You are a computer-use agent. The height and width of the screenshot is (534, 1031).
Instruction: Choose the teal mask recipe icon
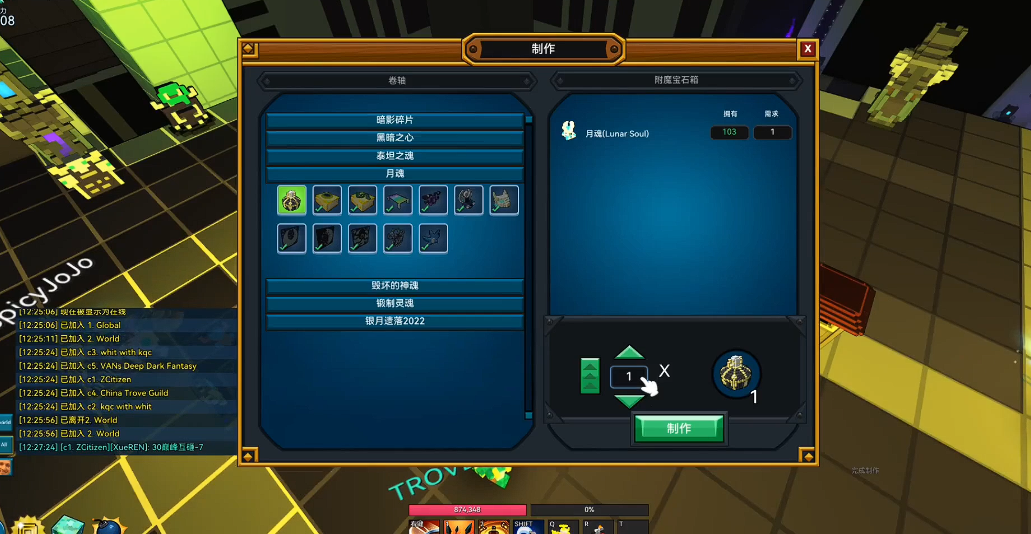coord(504,200)
